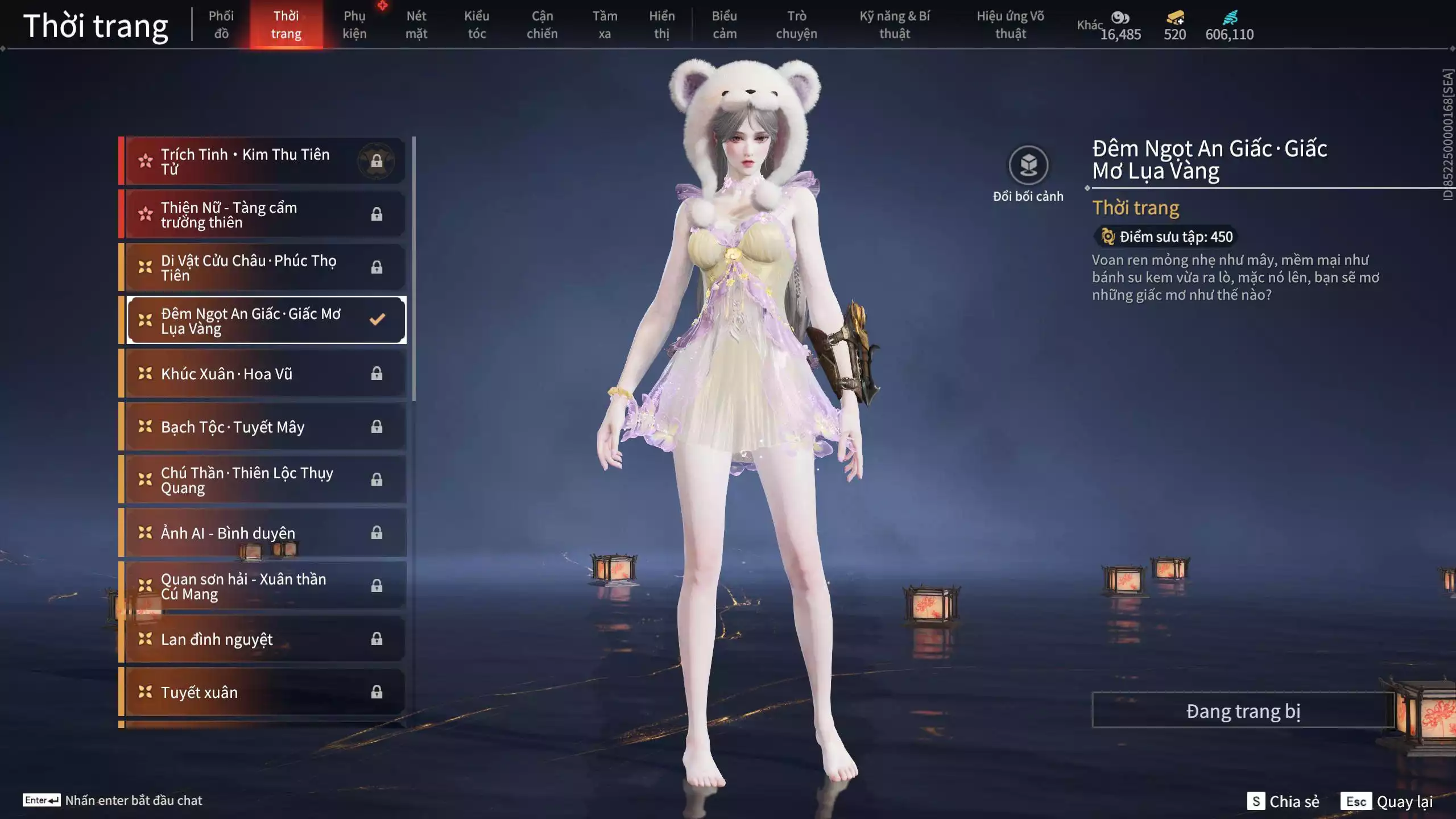Click the Đang trang bị button

[1243, 711]
